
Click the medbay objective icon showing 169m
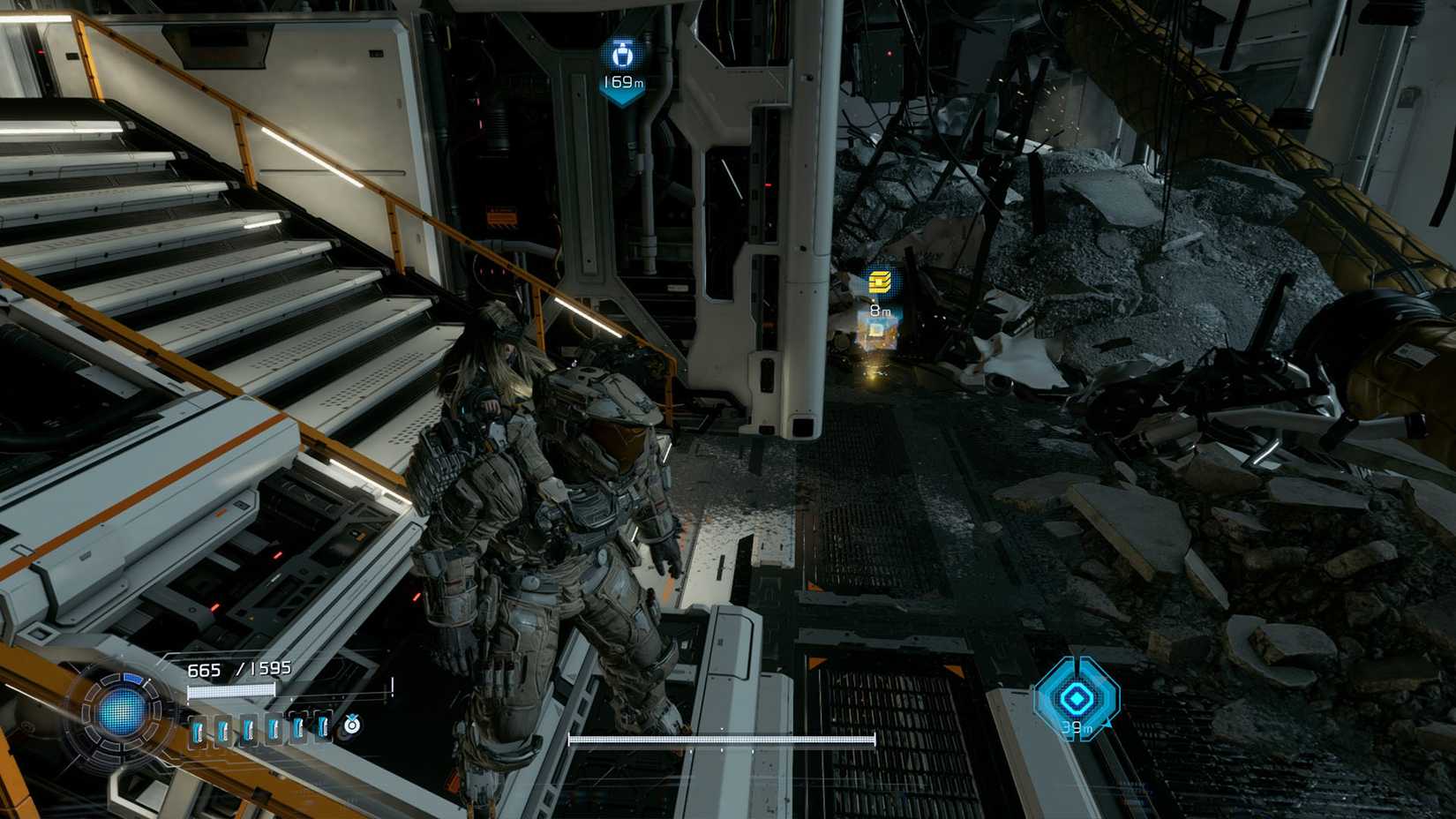[624, 55]
